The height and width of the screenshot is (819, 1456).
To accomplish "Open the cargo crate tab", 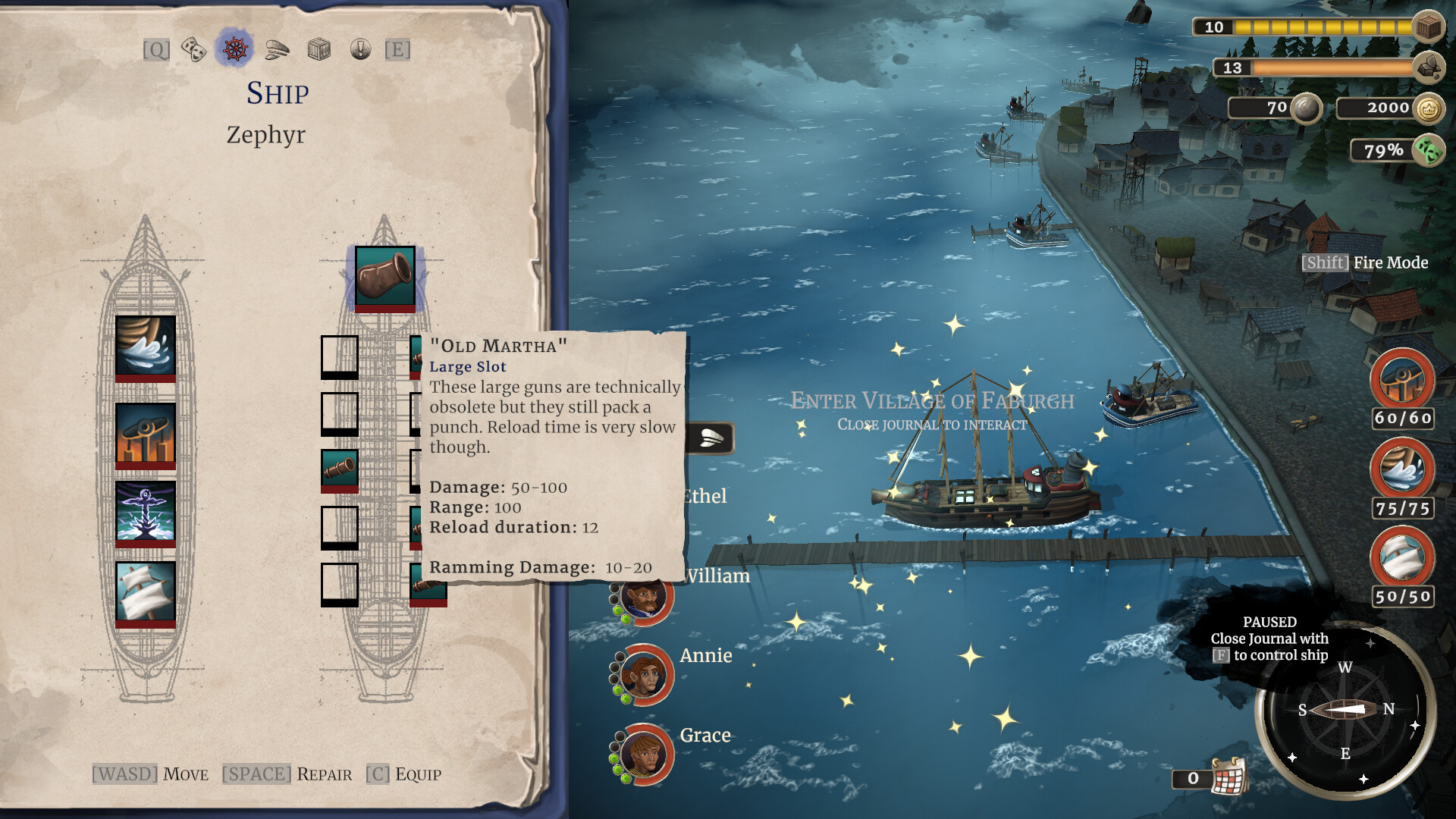I will click(319, 50).
